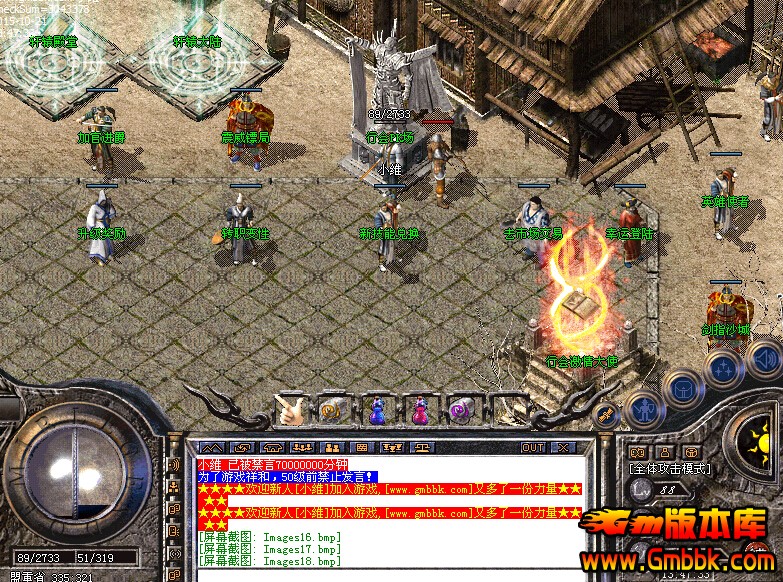
Task: Click the small crossed tools round button
Action: pyautogui.click(x=606, y=414)
